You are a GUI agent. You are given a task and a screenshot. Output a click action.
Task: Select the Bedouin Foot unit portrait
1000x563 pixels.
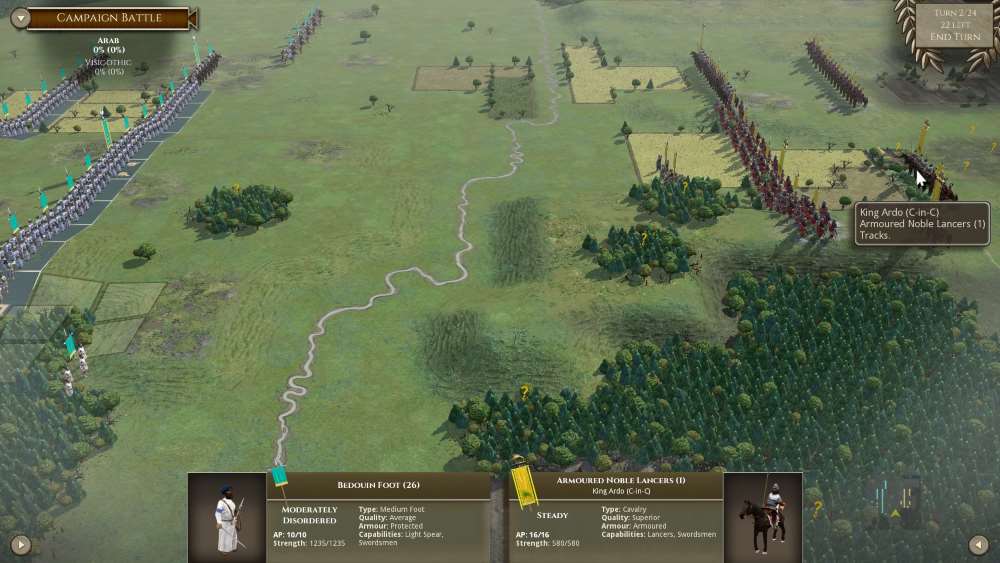click(227, 517)
